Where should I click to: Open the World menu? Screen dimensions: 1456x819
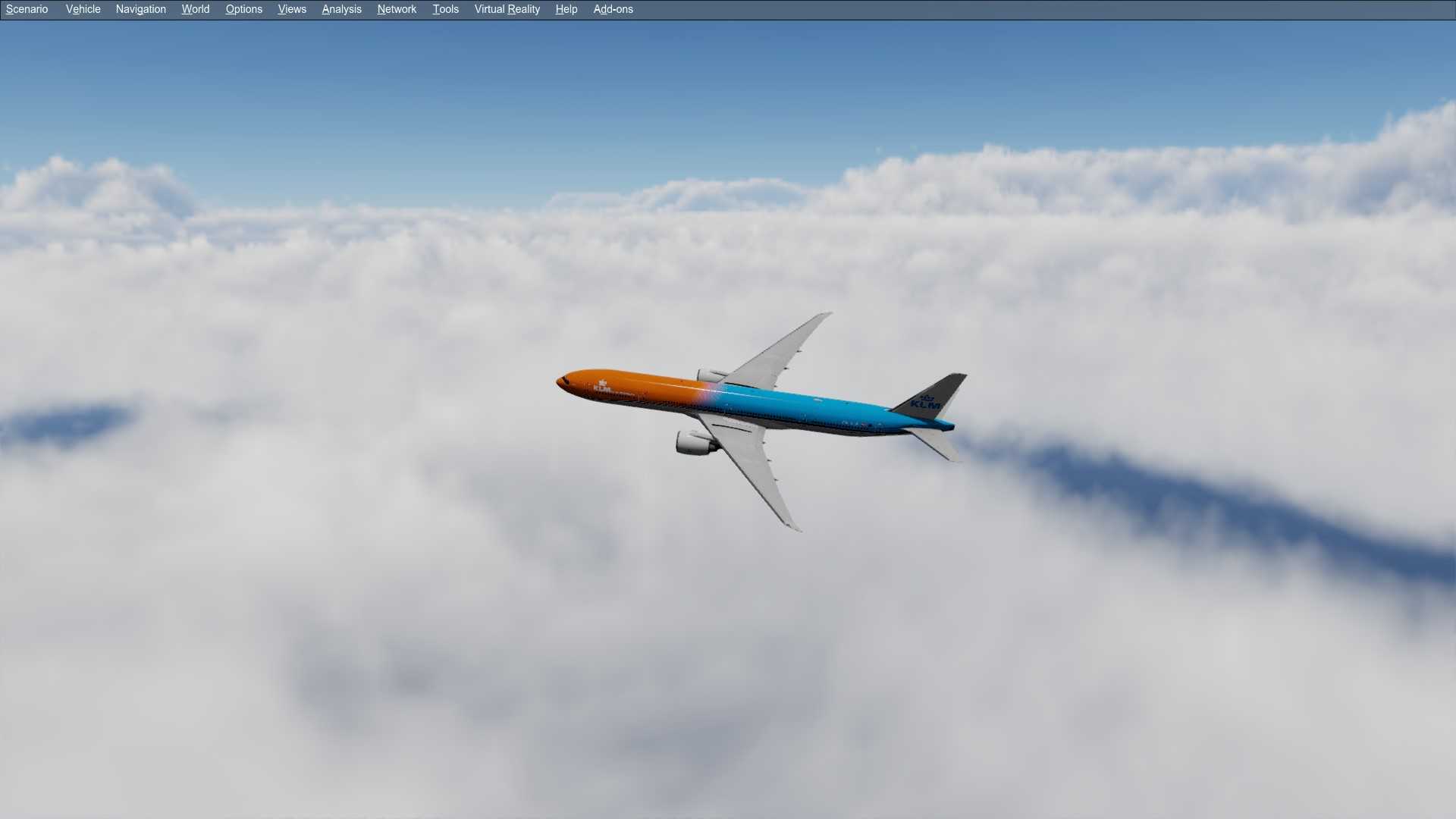click(195, 9)
